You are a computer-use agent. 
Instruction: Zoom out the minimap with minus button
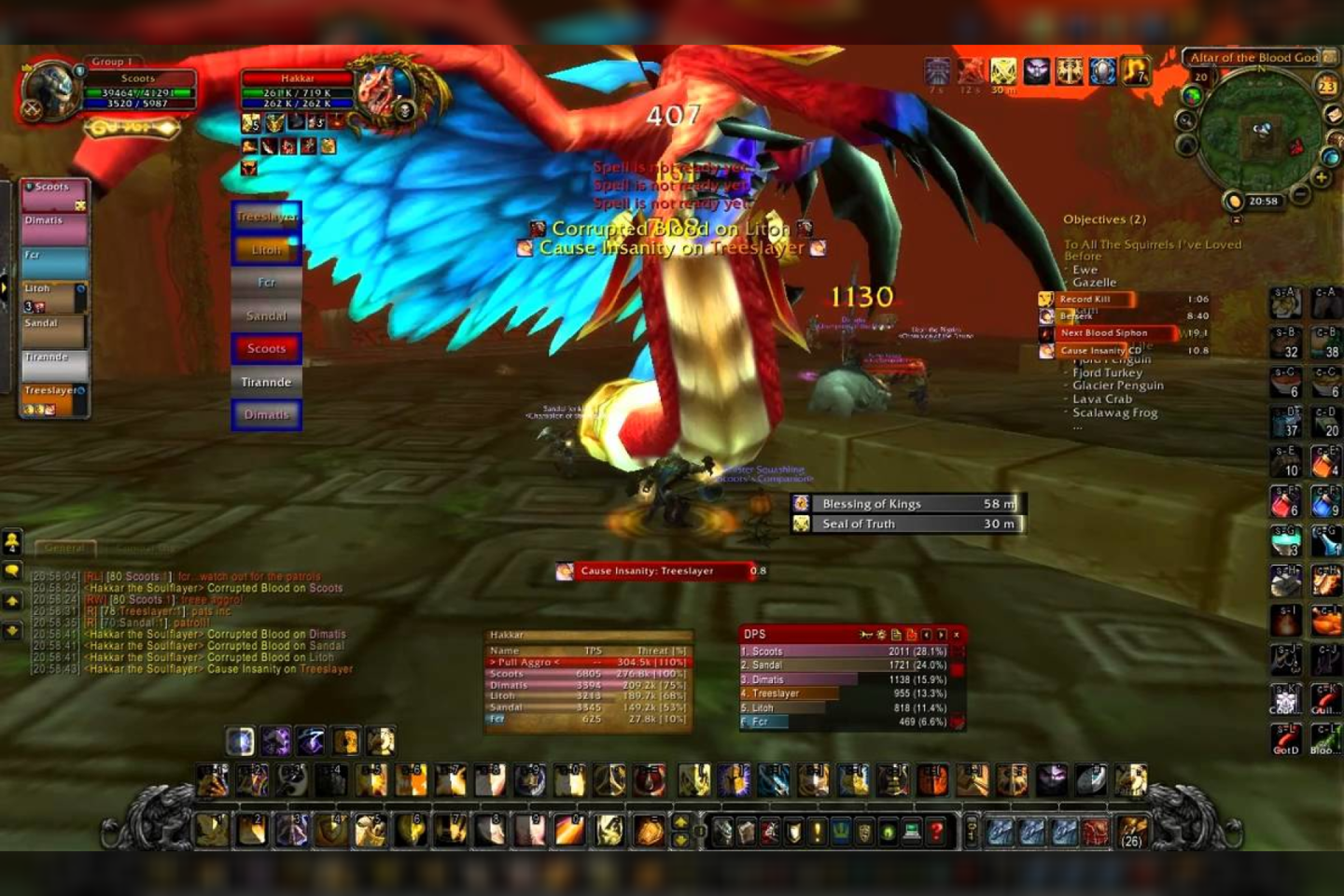pyautogui.click(x=1300, y=194)
